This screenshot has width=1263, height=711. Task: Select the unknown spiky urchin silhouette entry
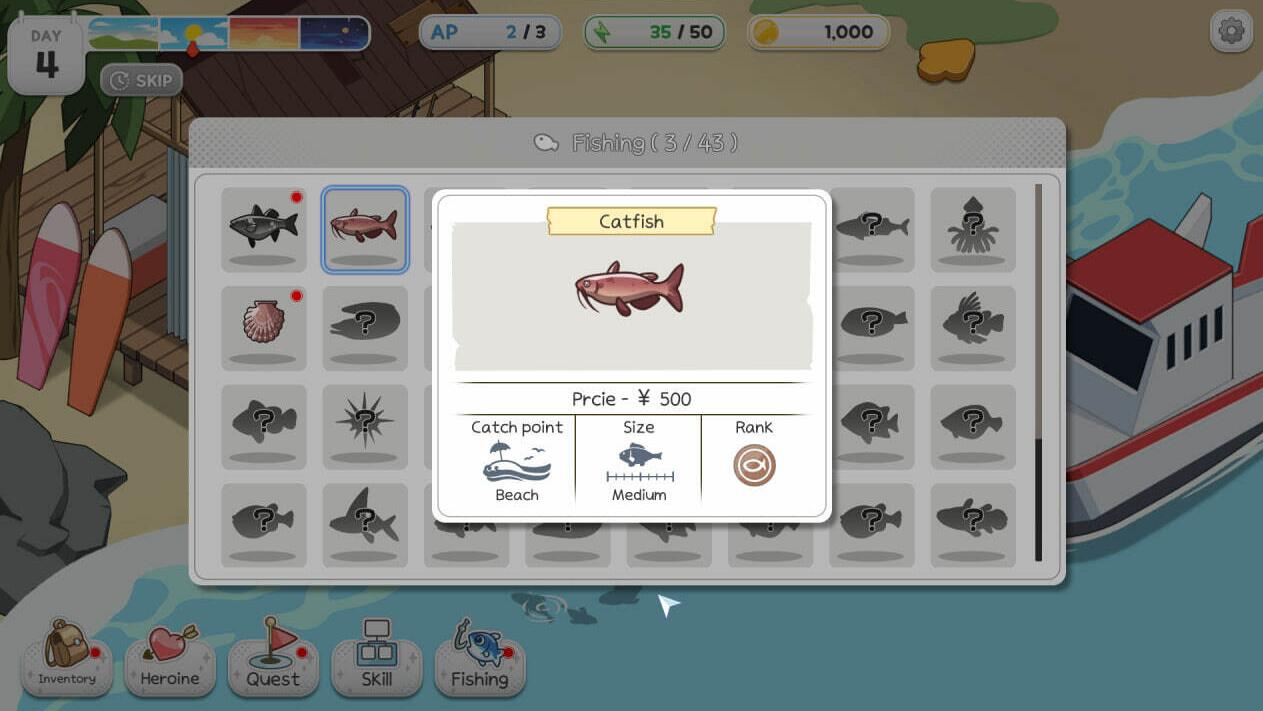point(364,426)
